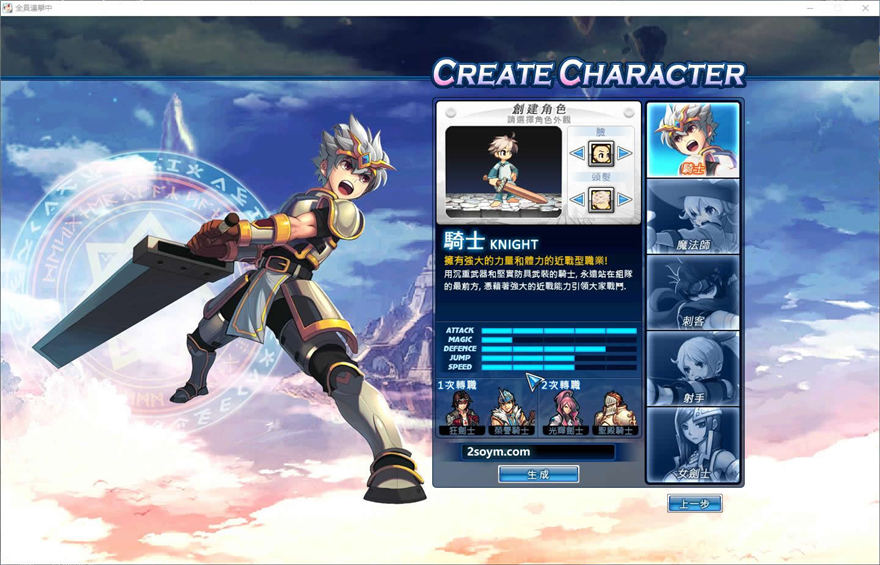This screenshot has height=565, width=880.
Task: Pick the Assassin (刺客) class portrait
Action: coord(693,292)
